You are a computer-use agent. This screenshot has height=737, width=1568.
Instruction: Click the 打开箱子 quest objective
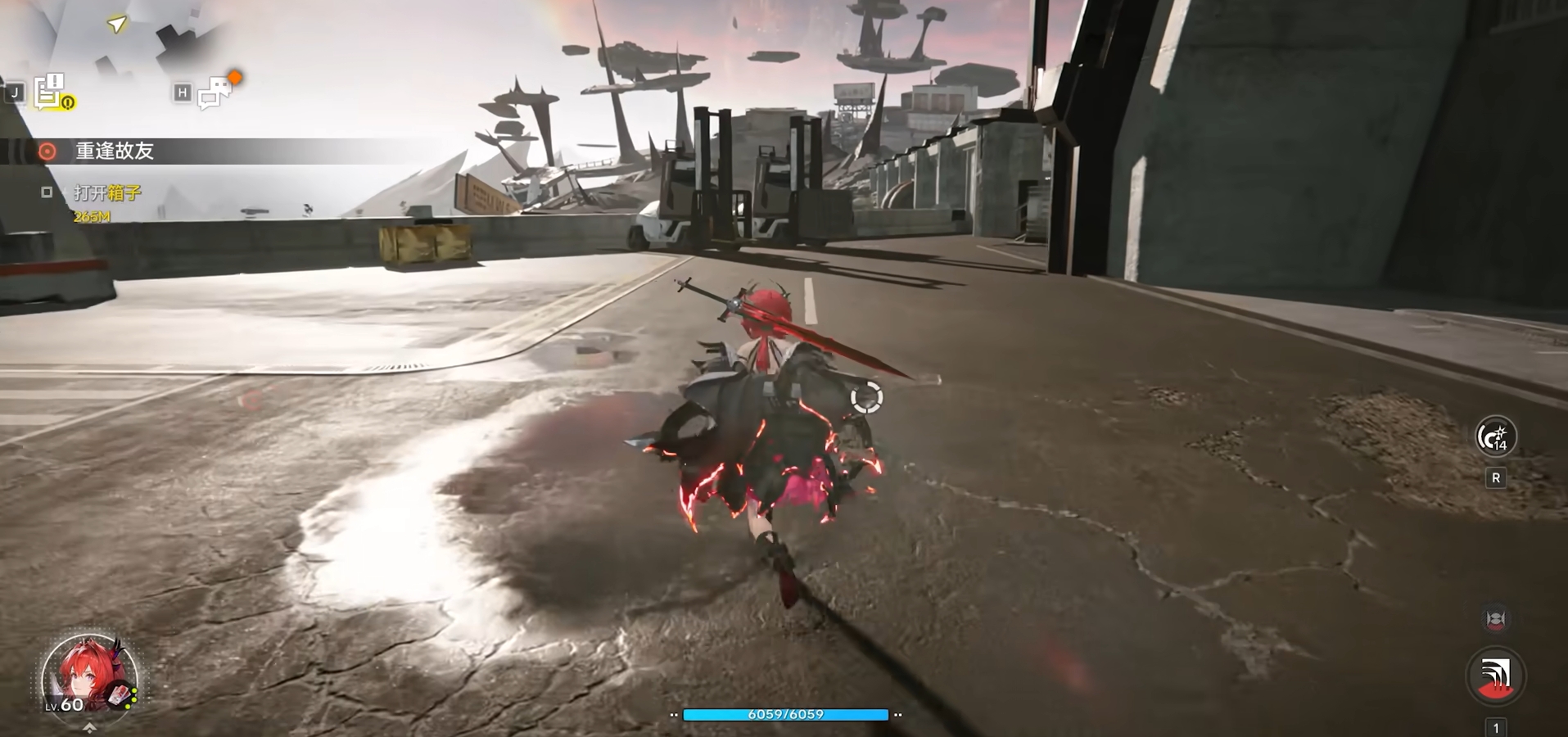pos(107,192)
